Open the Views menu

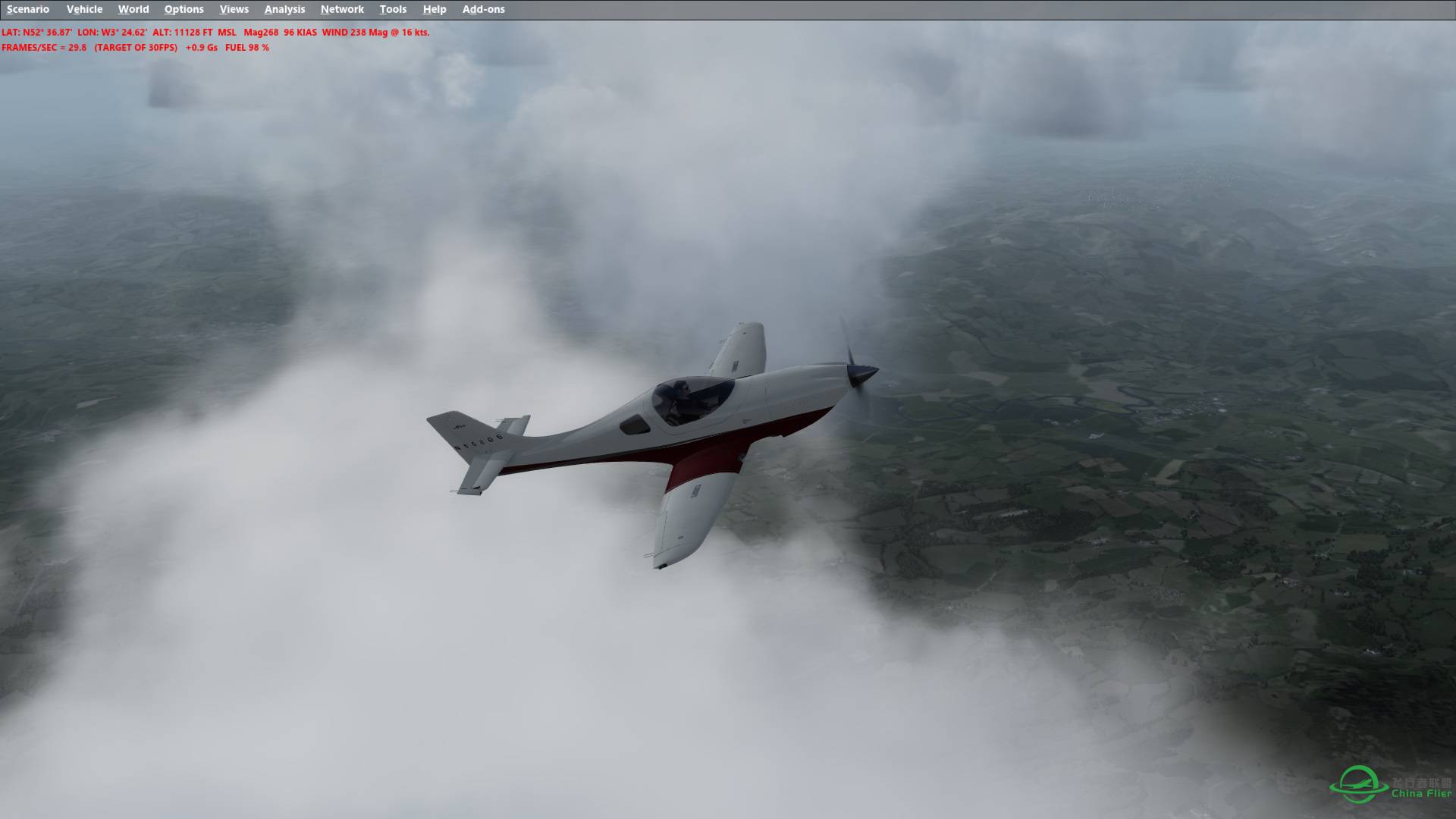[234, 9]
